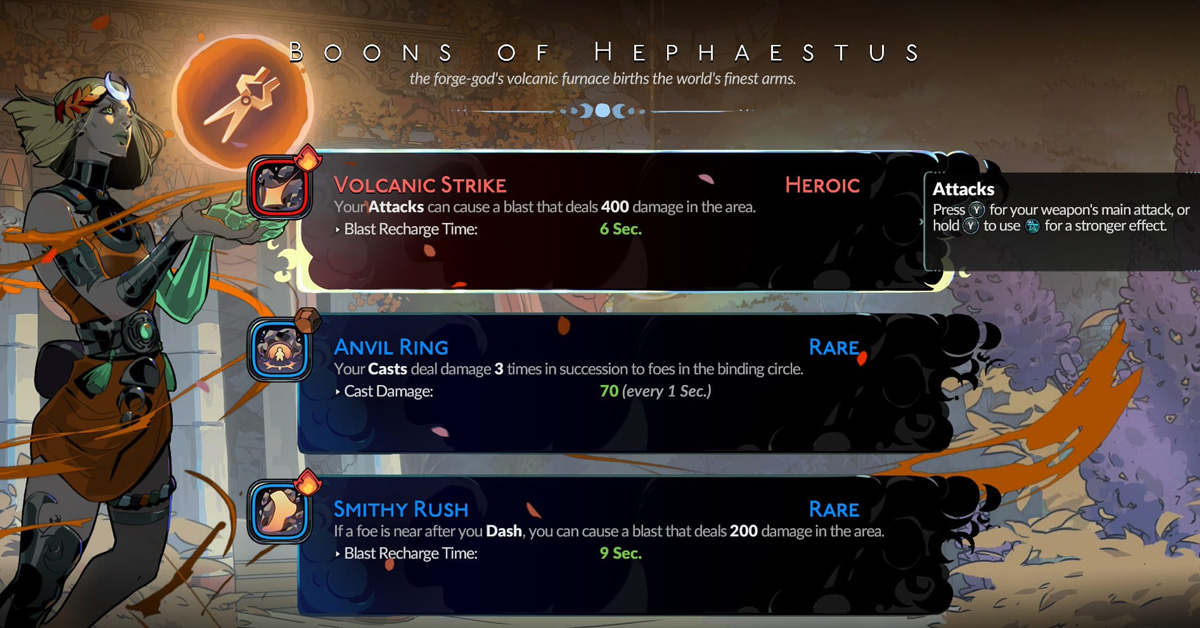Image resolution: width=1200 pixels, height=628 pixels.
Task: Click the Smithy Rush boon icon
Action: click(279, 508)
